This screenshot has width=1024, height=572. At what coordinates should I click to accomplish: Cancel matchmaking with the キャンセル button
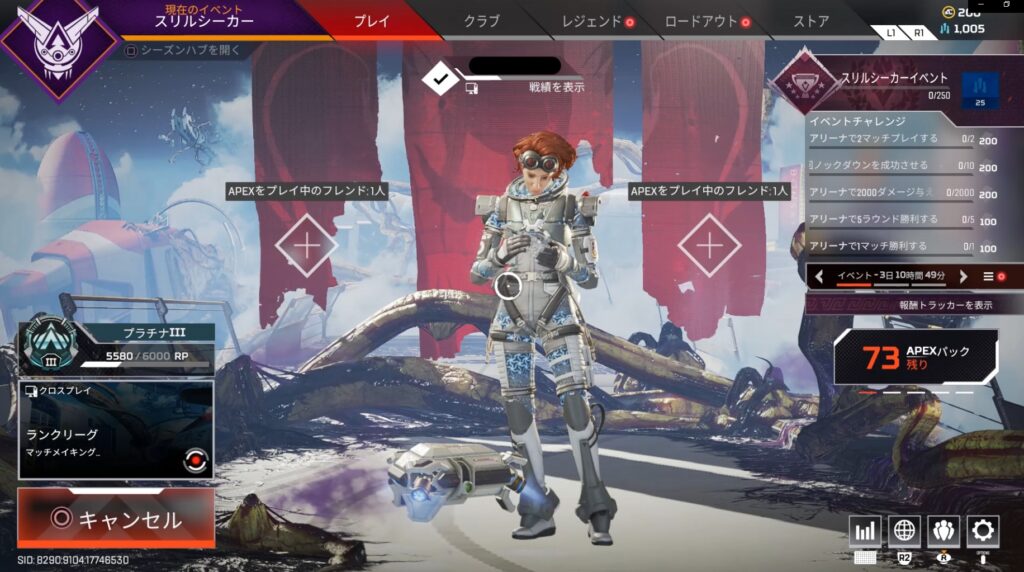[116, 519]
